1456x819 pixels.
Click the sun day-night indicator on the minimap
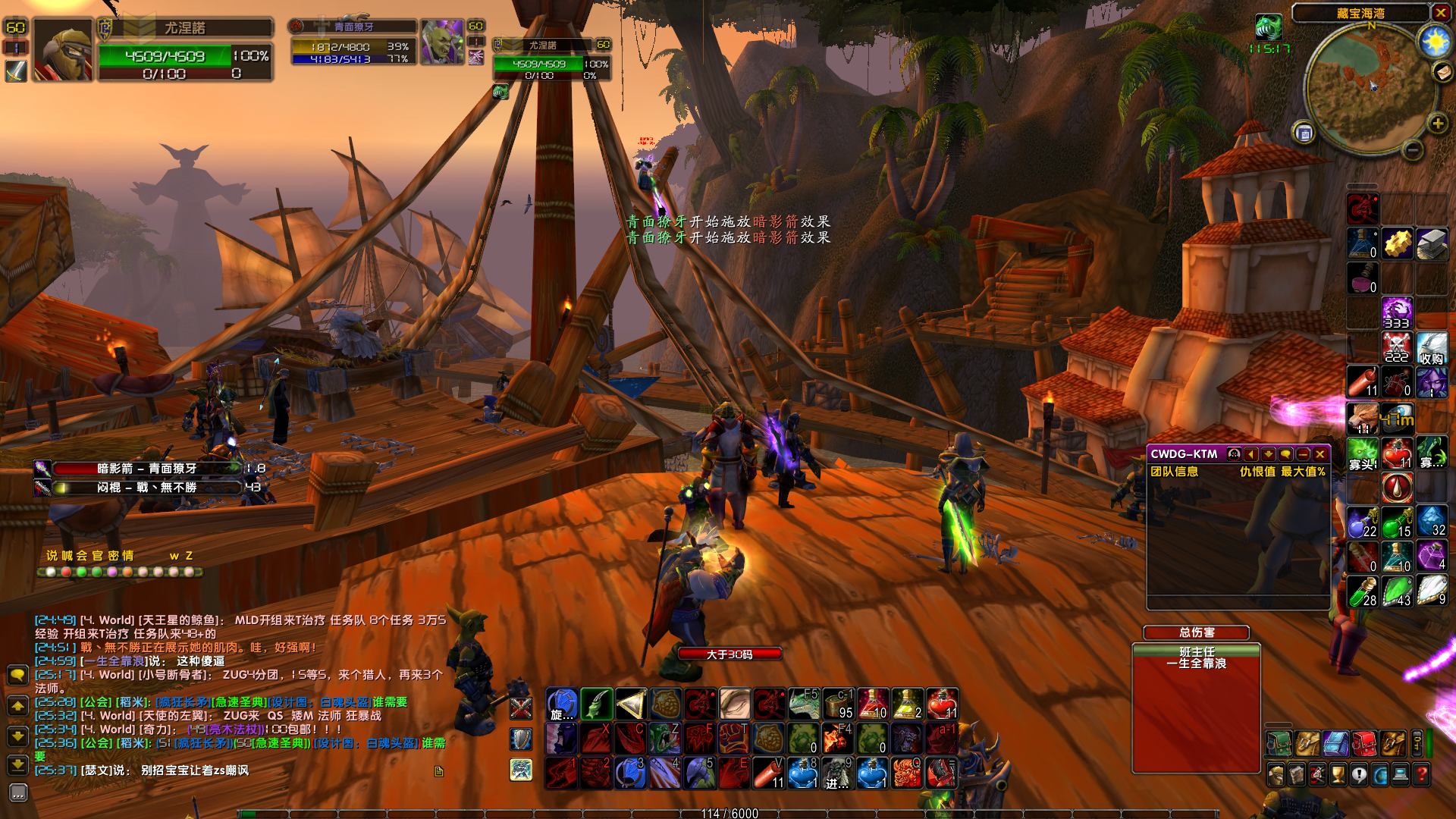click(1435, 41)
